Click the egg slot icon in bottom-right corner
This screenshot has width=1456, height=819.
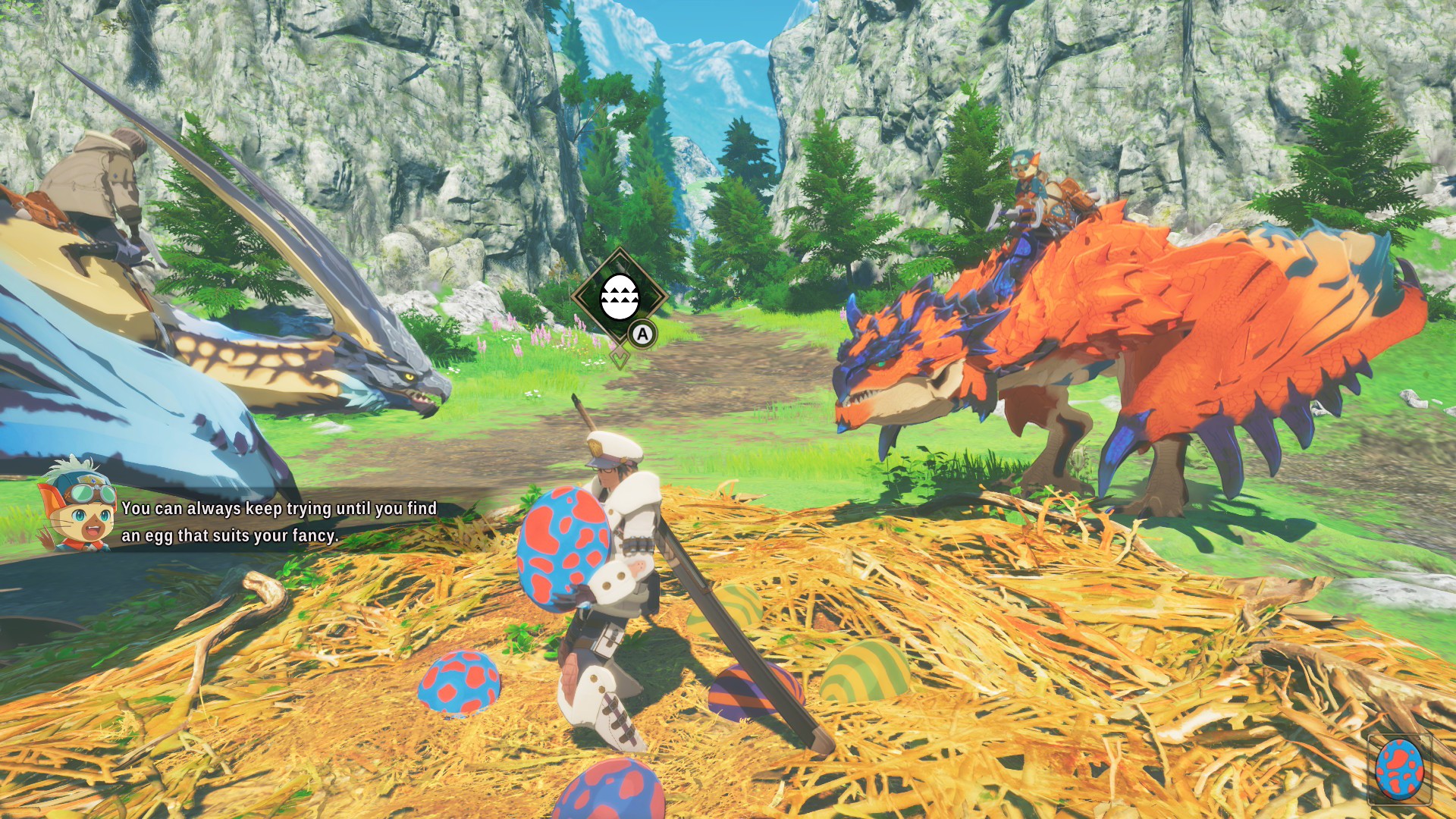1399,770
